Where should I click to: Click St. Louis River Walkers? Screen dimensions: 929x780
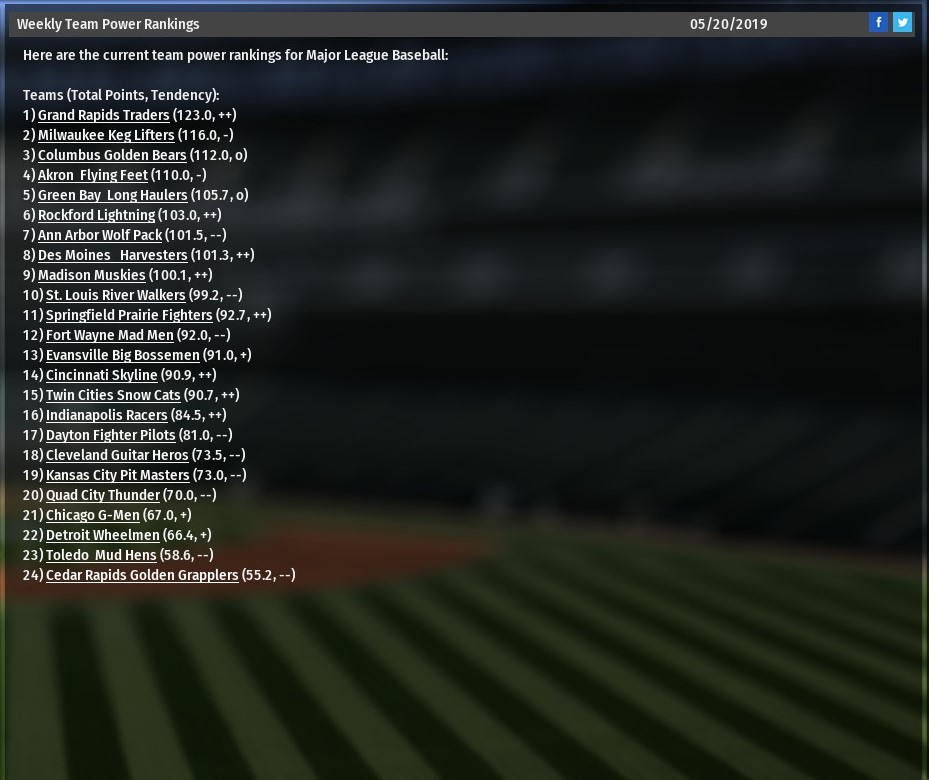tap(115, 295)
